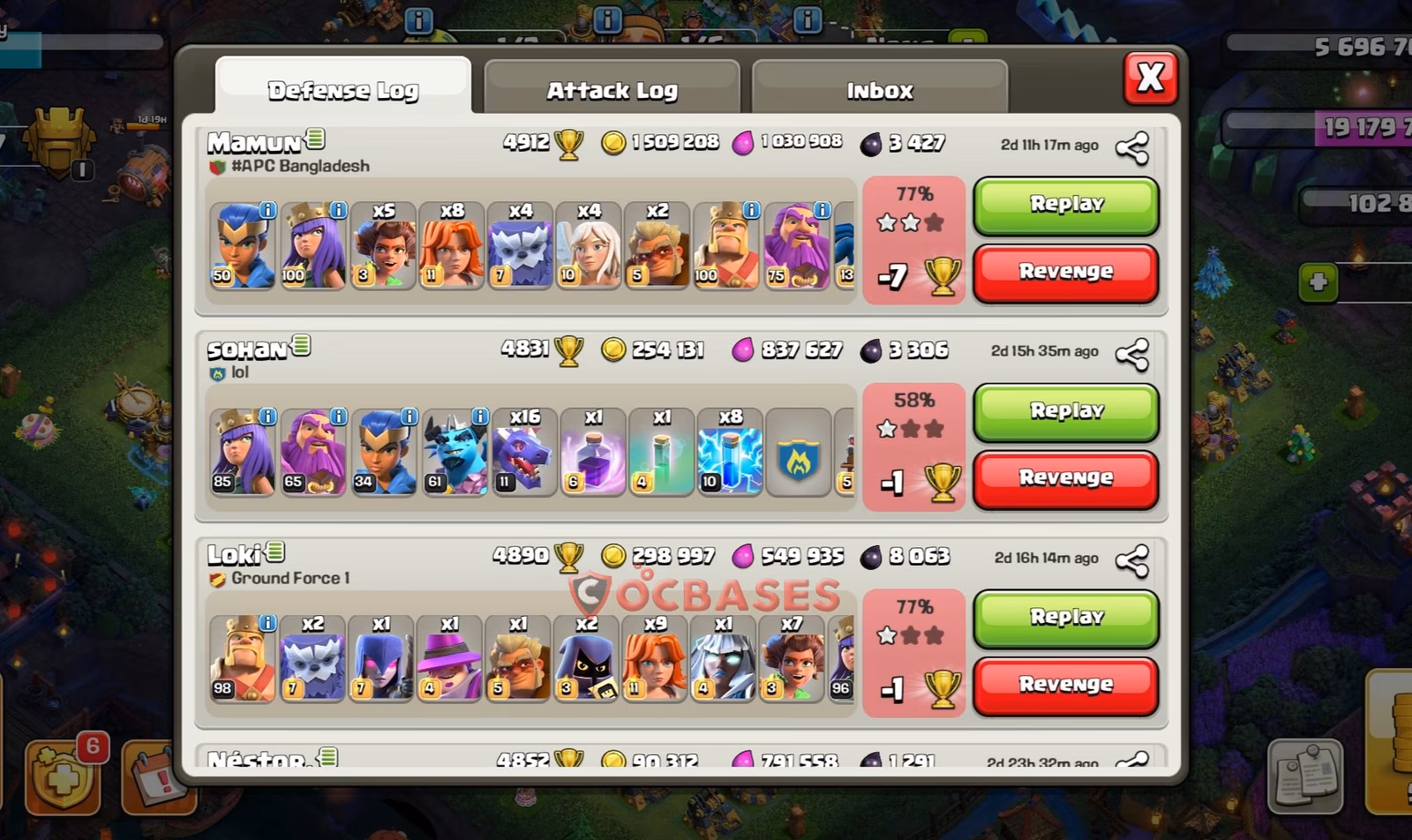Select the Defense Log tab
This screenshot has height=840, width=1412.
tap(343, 88)
